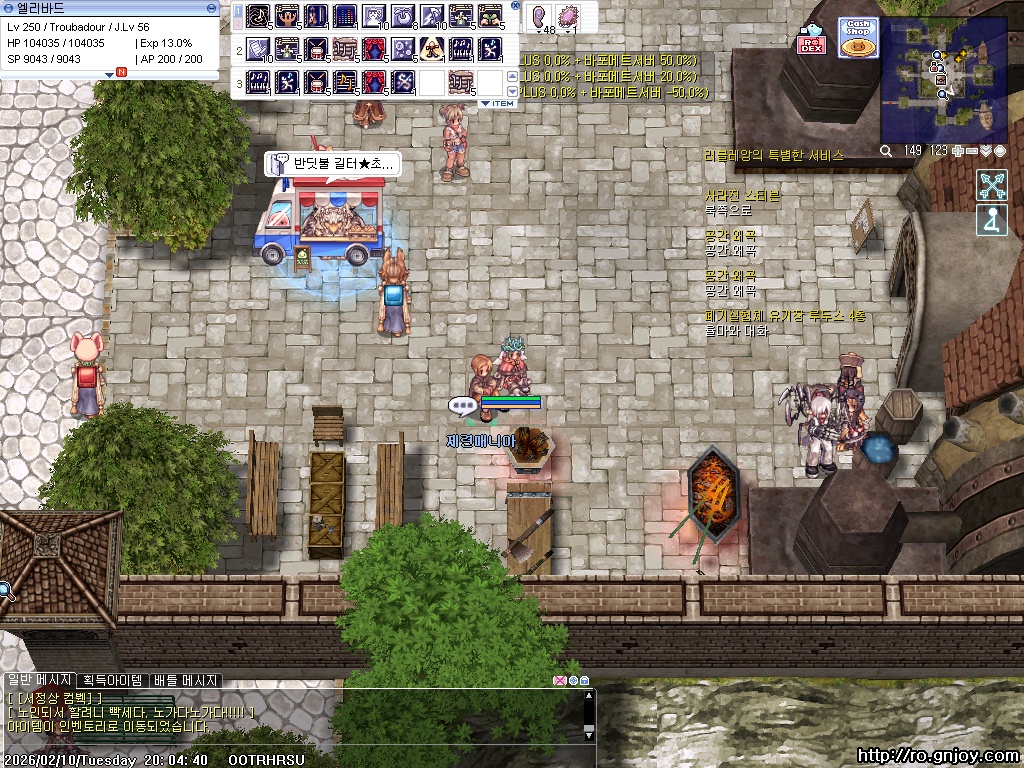
Task: Switch to the 획득아이템 chat tab
Action: click(x=112, y=680)
